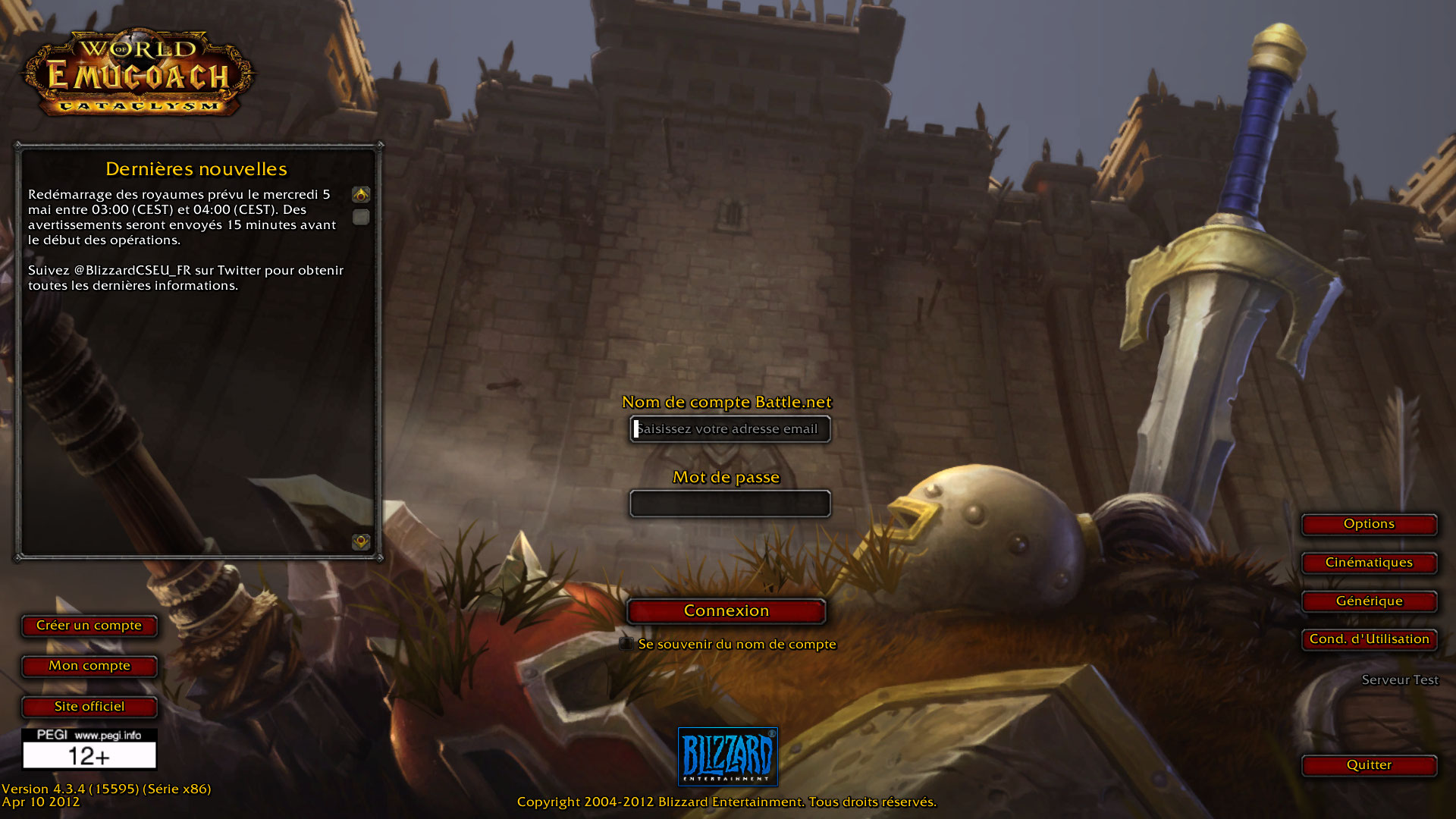Screen dimensions: 1456x819
Task: Visit the Site officiel
Action: 89,707
